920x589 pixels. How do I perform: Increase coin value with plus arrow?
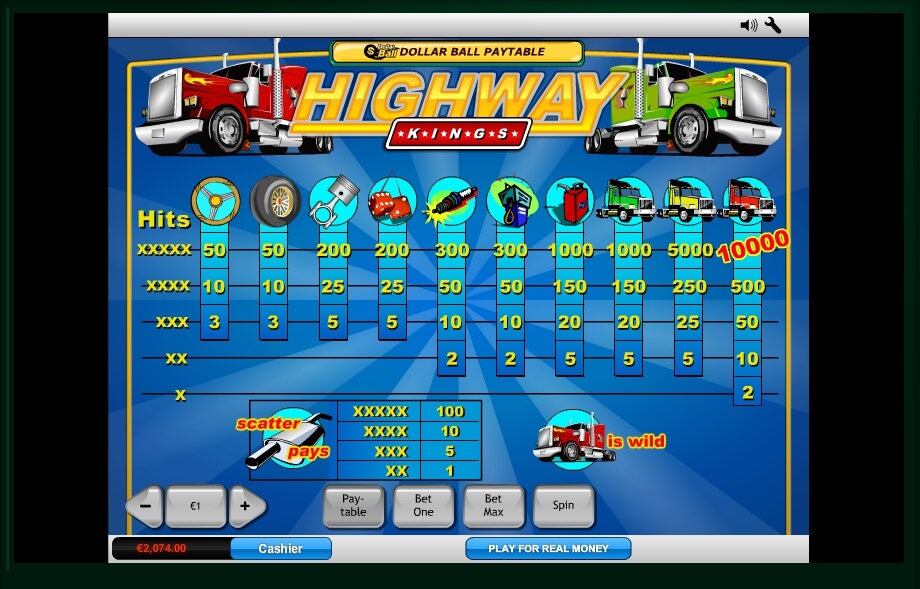[245, 506]
